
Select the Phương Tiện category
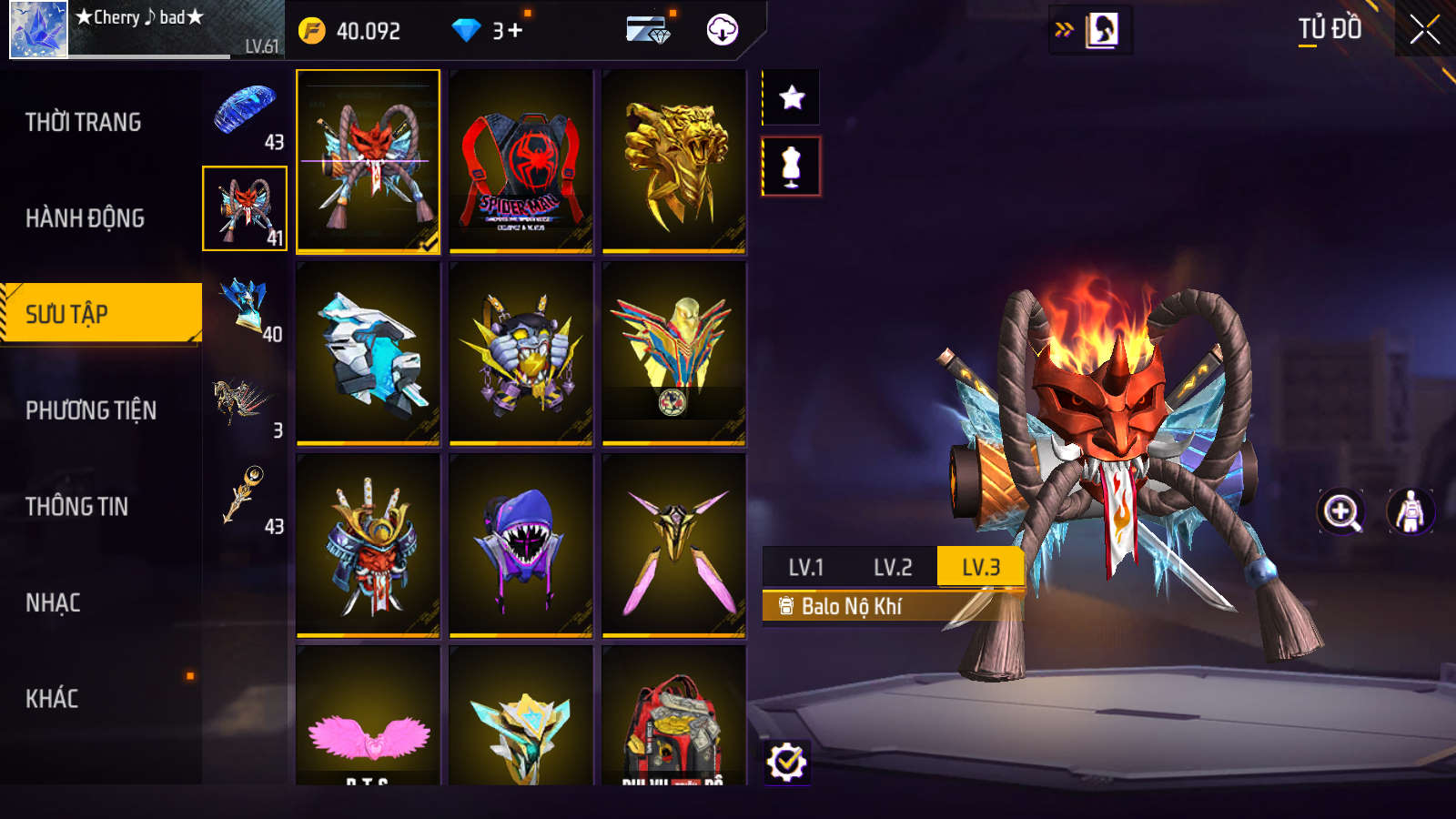point(91,410)
